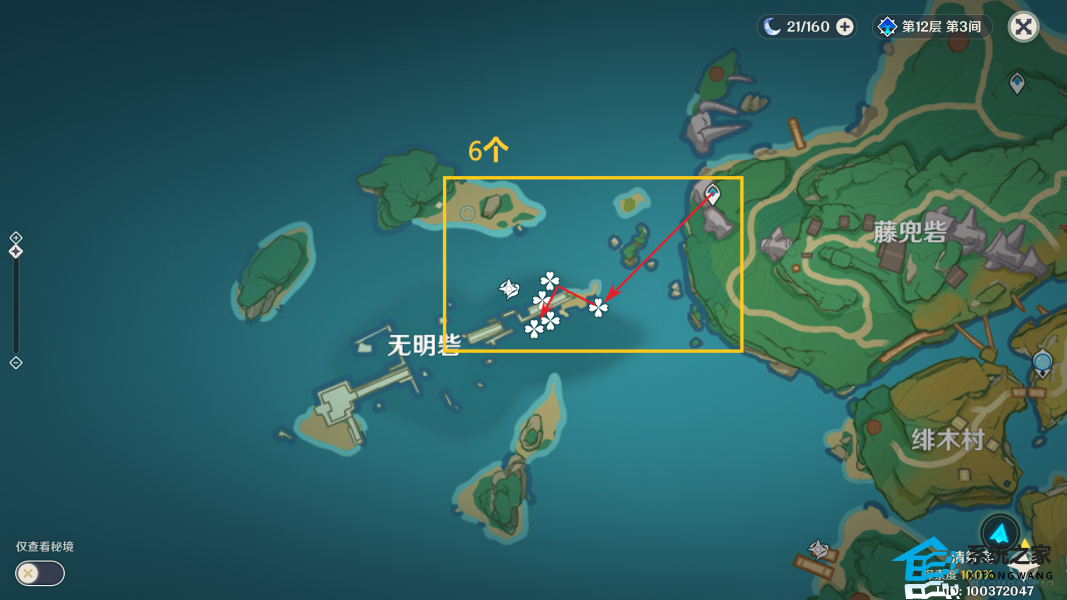Viewport: 1067px width, 600px height.
Task: Select the teleport waypoint at the red arrow start
Action: (713, 193)
